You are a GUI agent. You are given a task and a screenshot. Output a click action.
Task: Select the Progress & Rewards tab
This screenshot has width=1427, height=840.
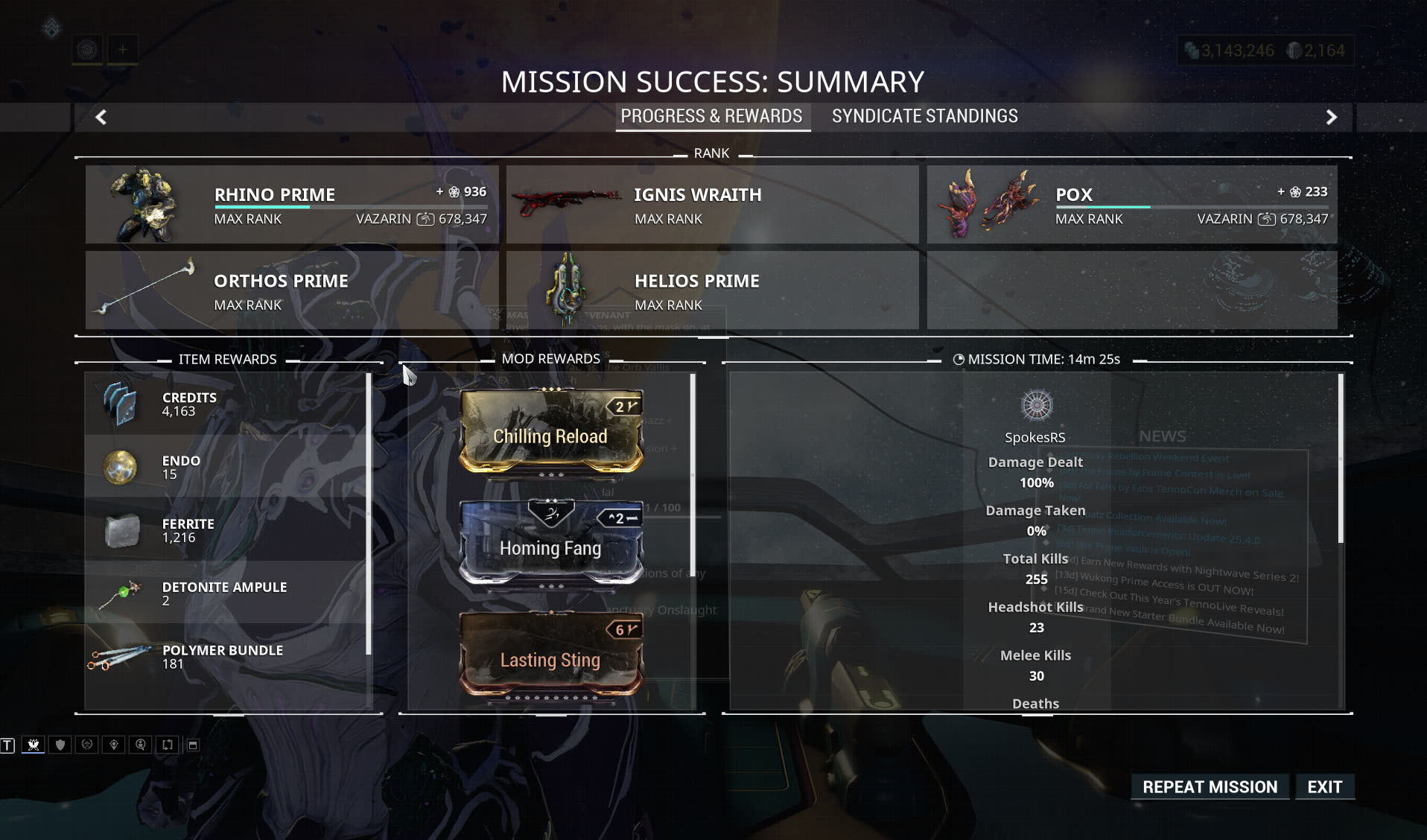(x=711, y=116)
